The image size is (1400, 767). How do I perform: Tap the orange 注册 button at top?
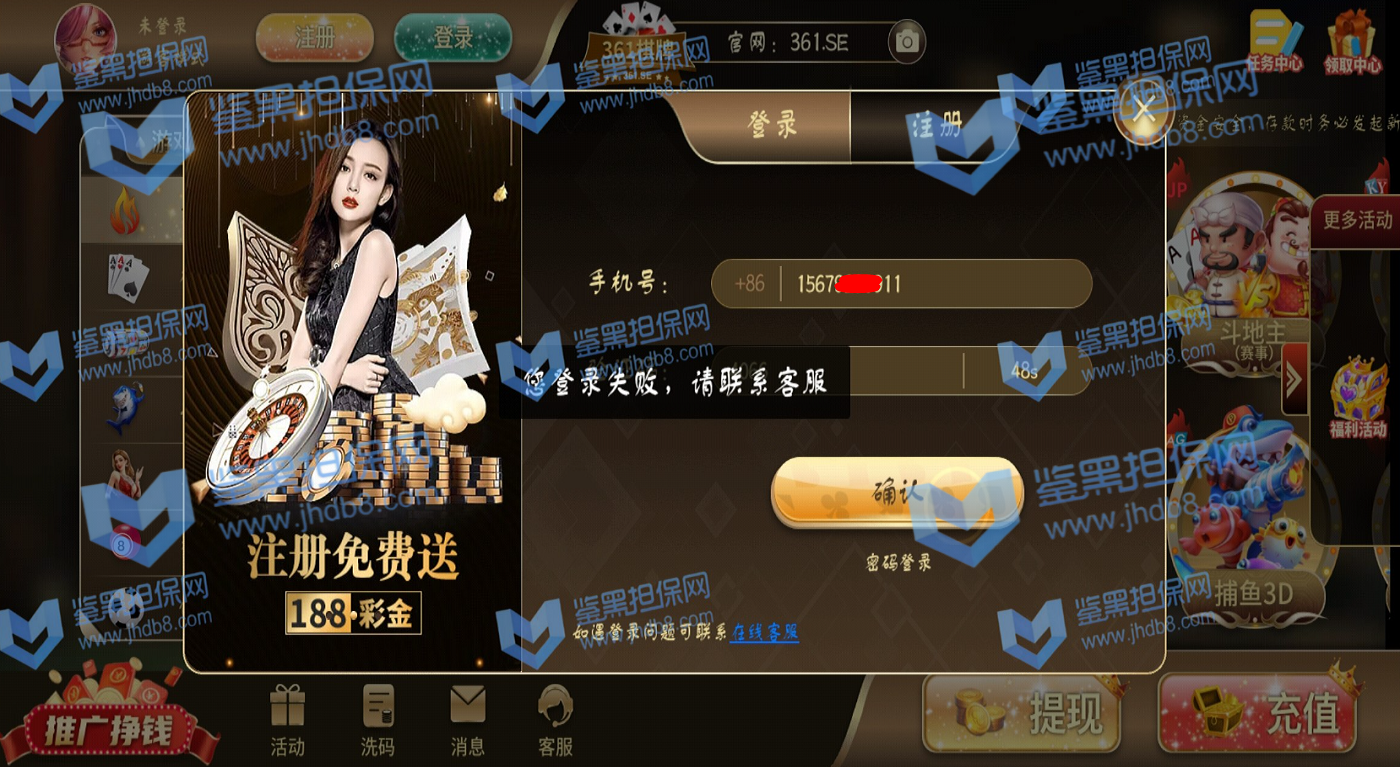click(x=315, y=39)
